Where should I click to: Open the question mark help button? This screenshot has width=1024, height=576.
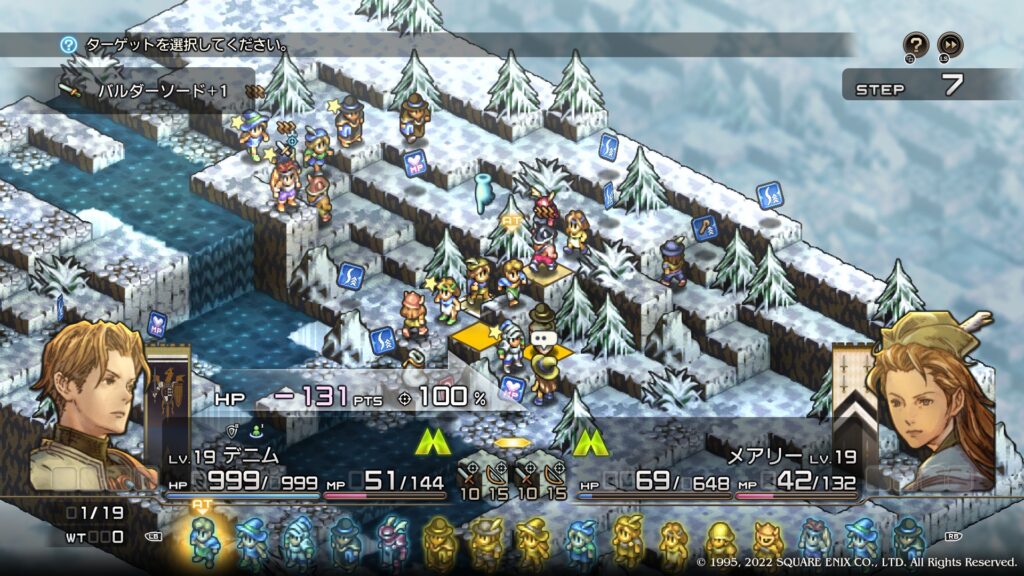(x=916, y=44)
